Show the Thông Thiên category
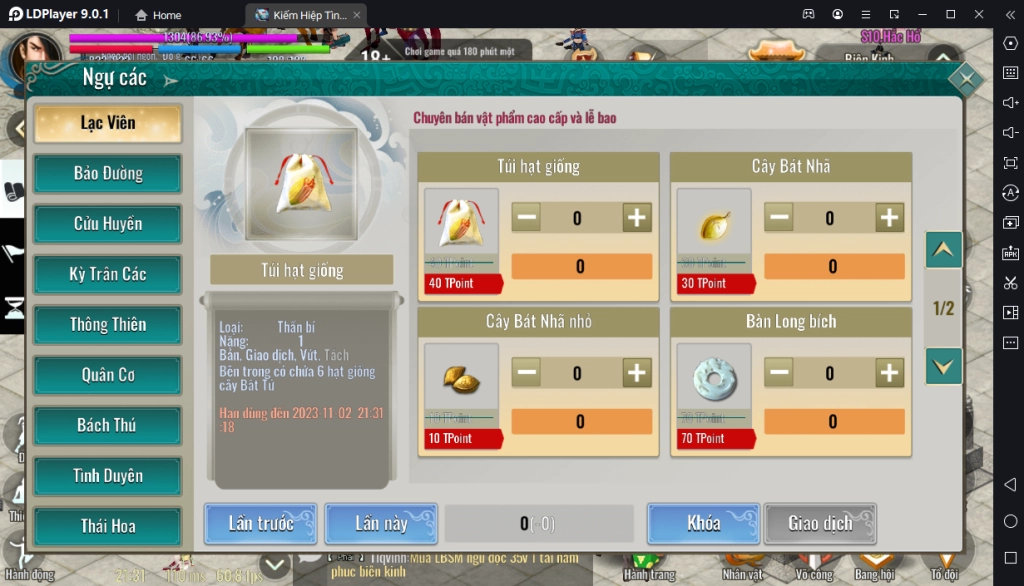 [108, 325]
